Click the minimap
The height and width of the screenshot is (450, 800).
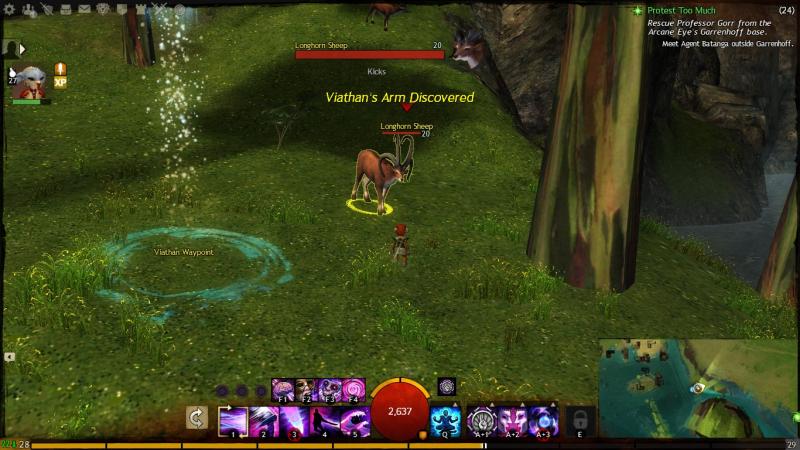698,387
